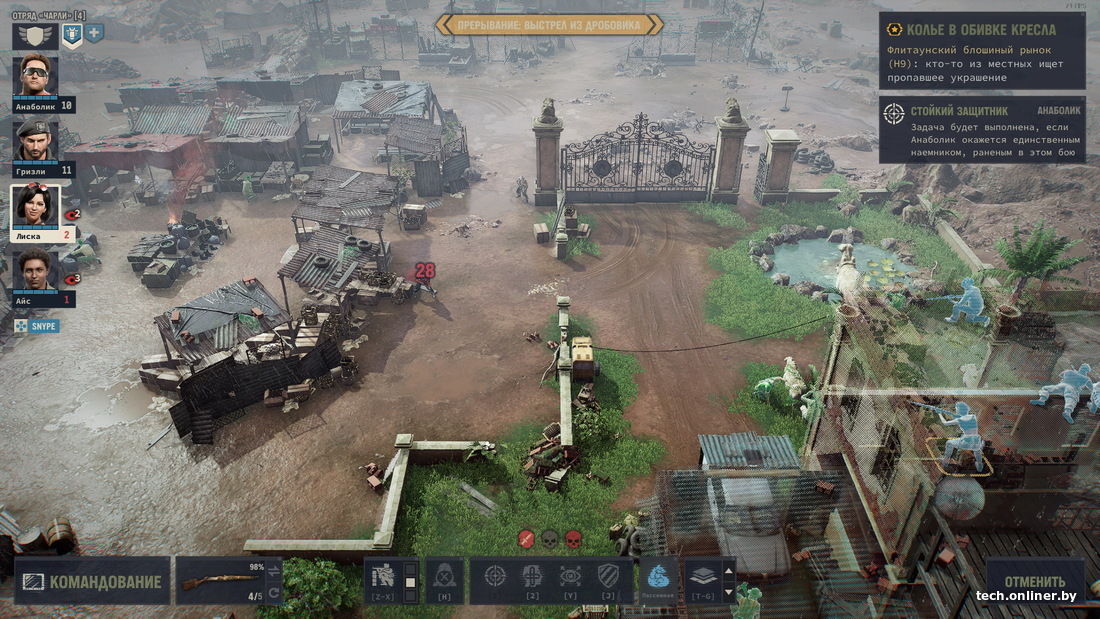Viewport: 1100px width, 619px height.
Task: Select the blue passive ability icon
Action: click(x=657, y=577)
